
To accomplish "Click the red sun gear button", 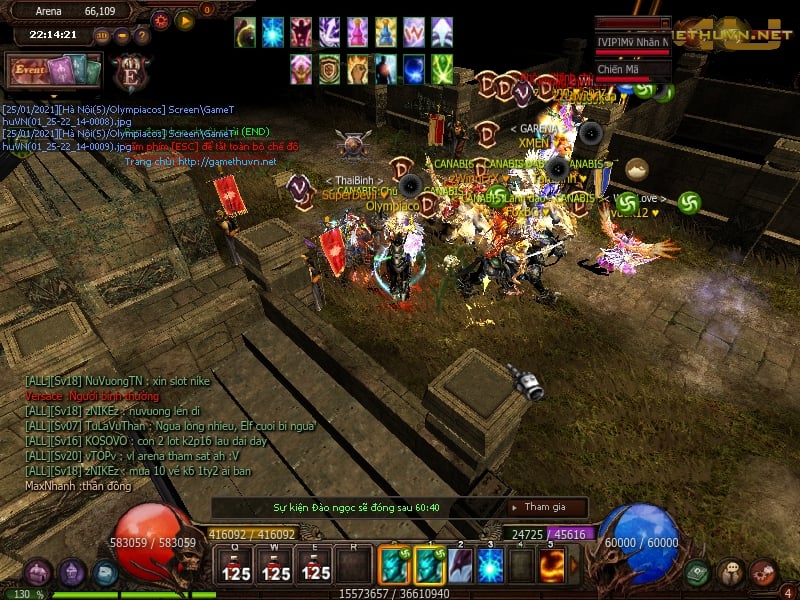I will [161, 19].
